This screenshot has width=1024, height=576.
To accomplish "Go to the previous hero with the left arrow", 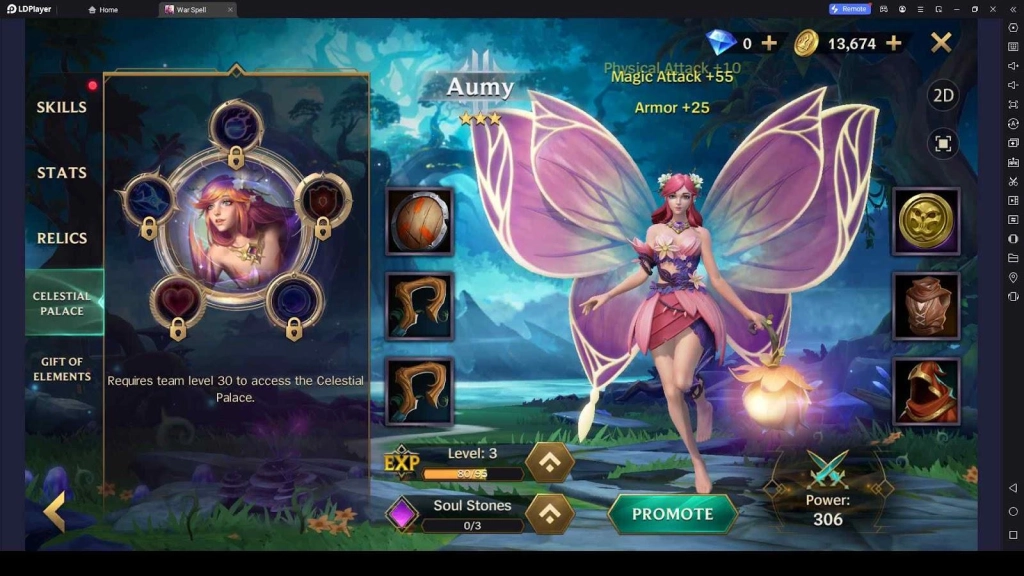I will tap(54, 512).
